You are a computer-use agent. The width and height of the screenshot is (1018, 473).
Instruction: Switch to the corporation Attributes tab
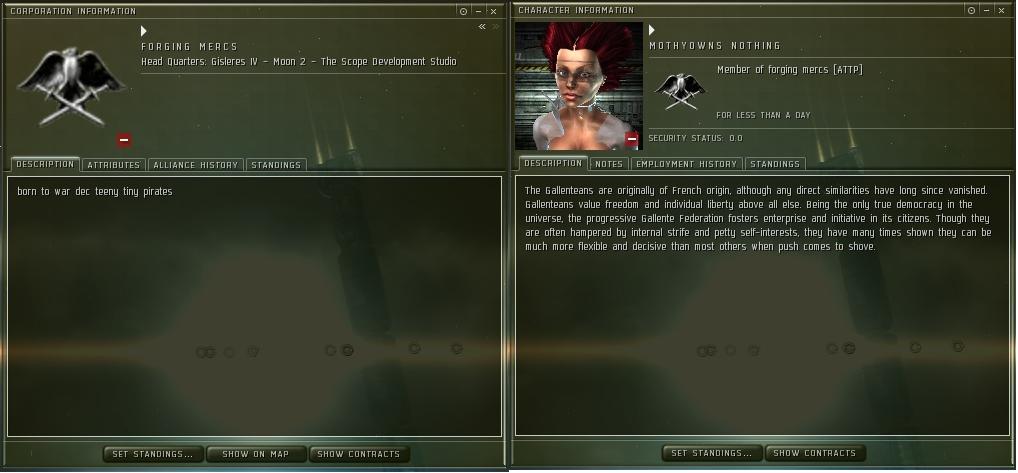[x=113, y=165]
